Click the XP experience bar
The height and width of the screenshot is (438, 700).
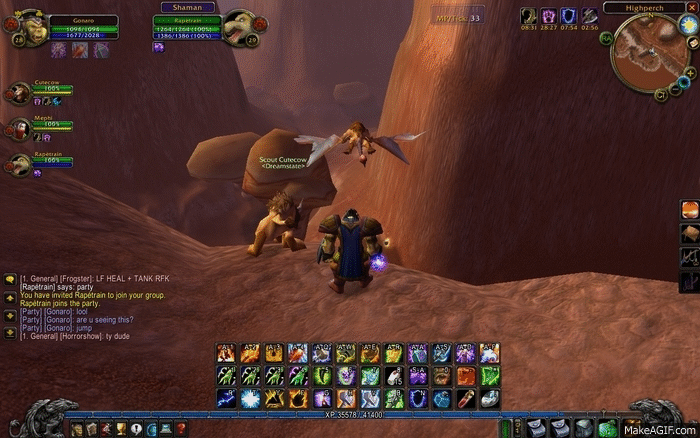pyautogui.click(x=349, y=412)
